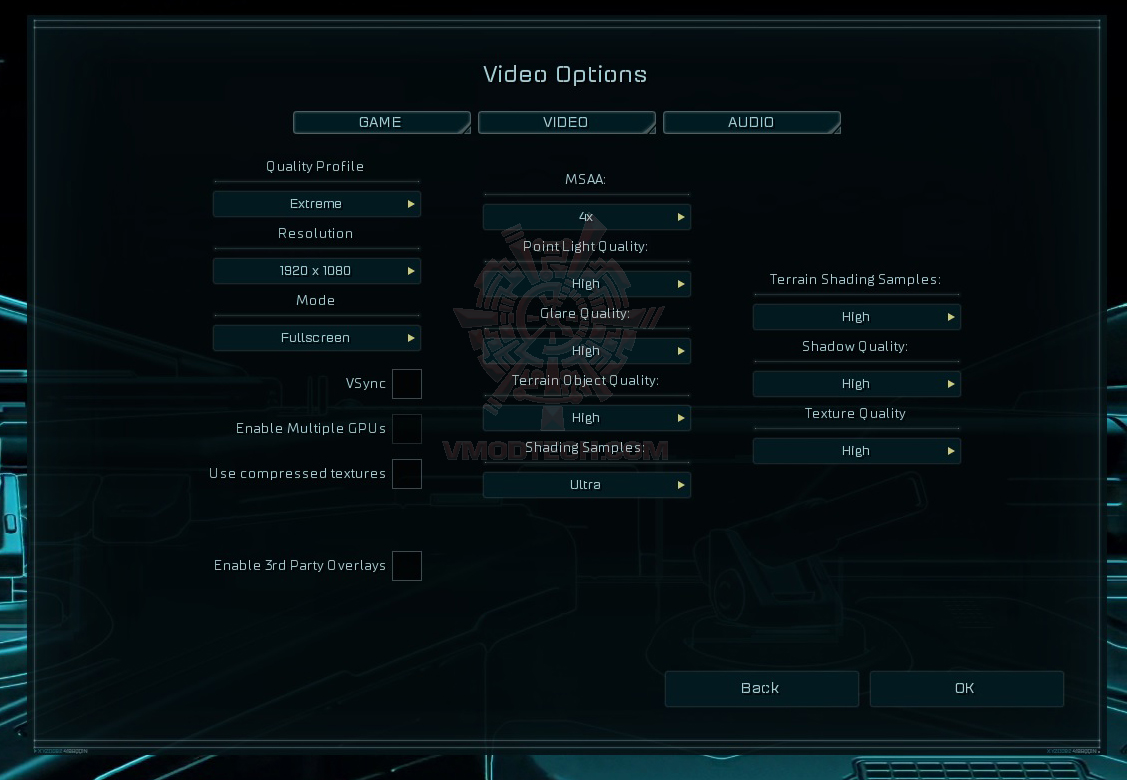The image size is (1127, 780).
Task: Change the Resolution dropdown
Action: (316, 271)
